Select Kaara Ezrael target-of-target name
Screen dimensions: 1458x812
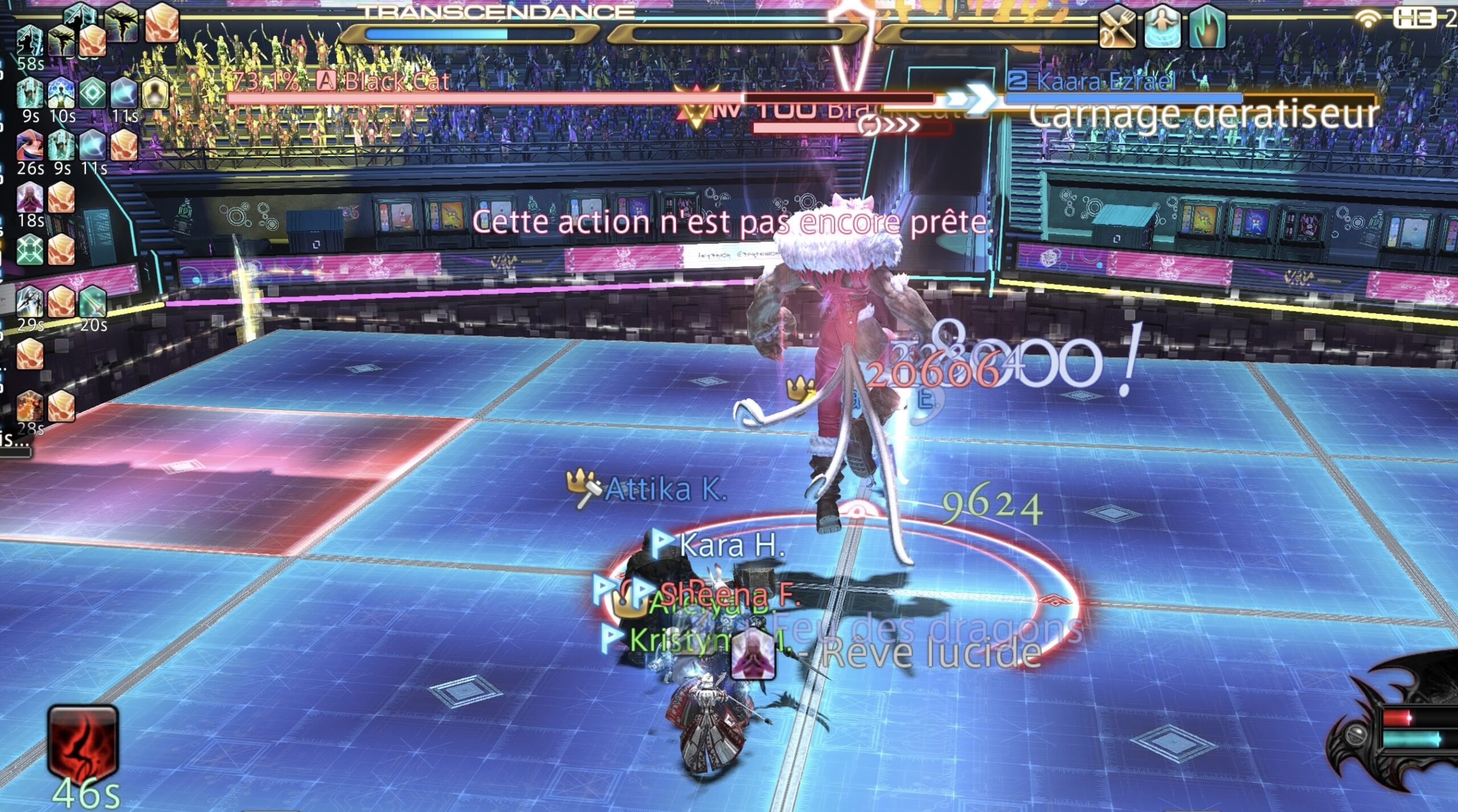1105,82
